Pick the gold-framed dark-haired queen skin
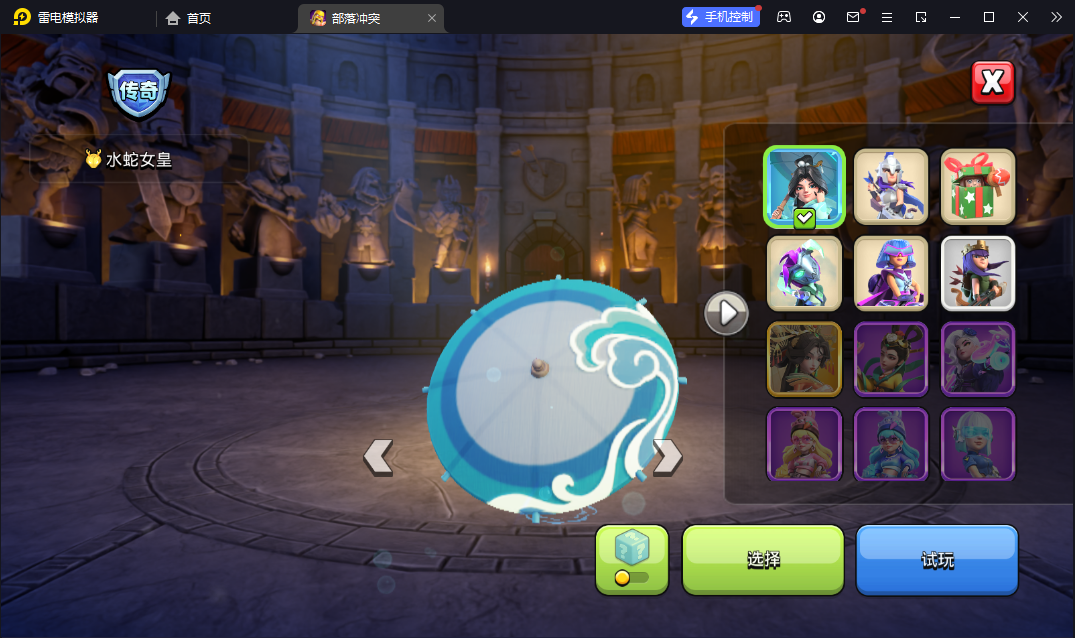The height and width of the screenshot is (638, 1075). [x=804, y=358]
